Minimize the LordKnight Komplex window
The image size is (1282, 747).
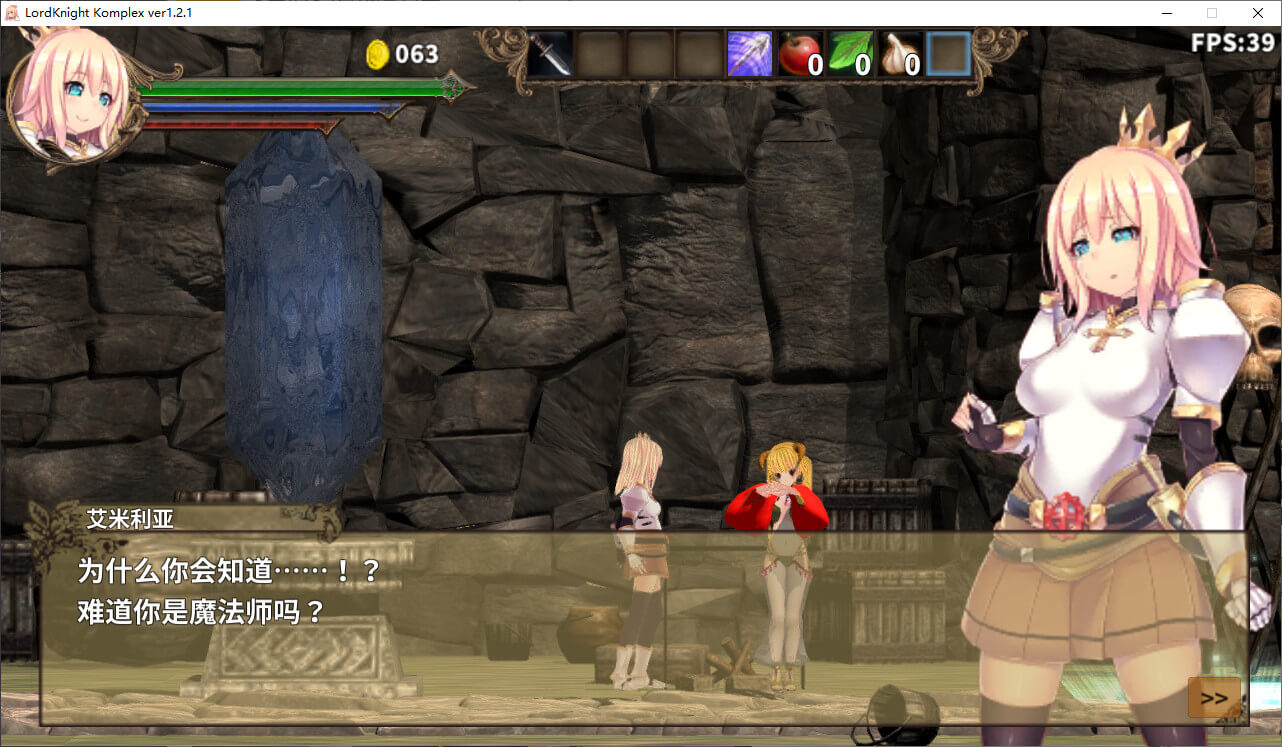coord(1167,13)
